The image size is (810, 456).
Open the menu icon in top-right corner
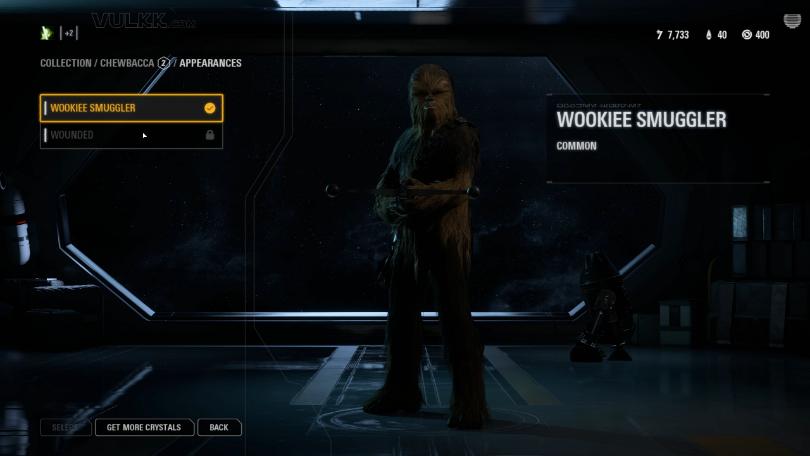click(792, 22)
